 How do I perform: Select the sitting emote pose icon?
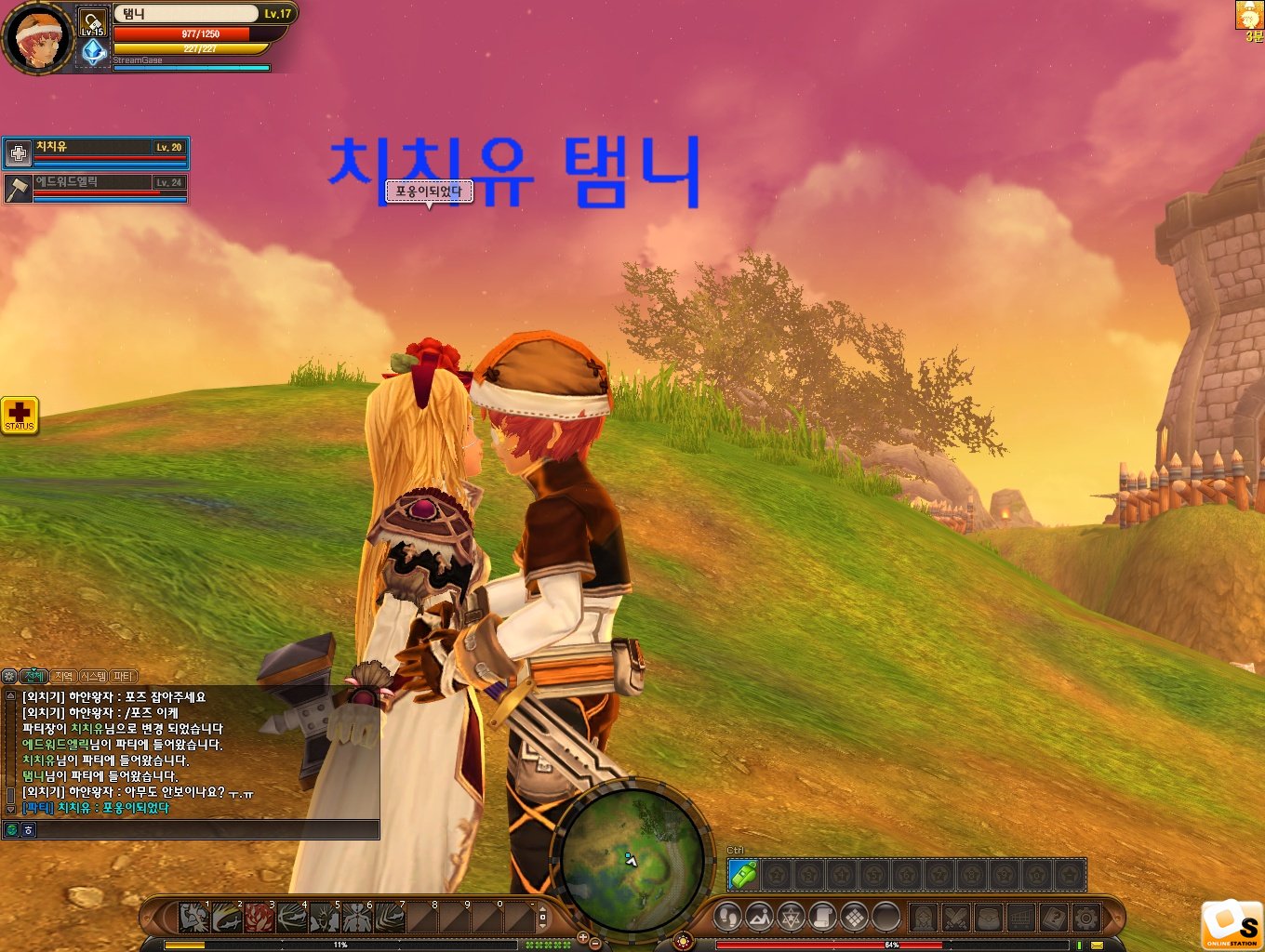[x=761, y=918]
